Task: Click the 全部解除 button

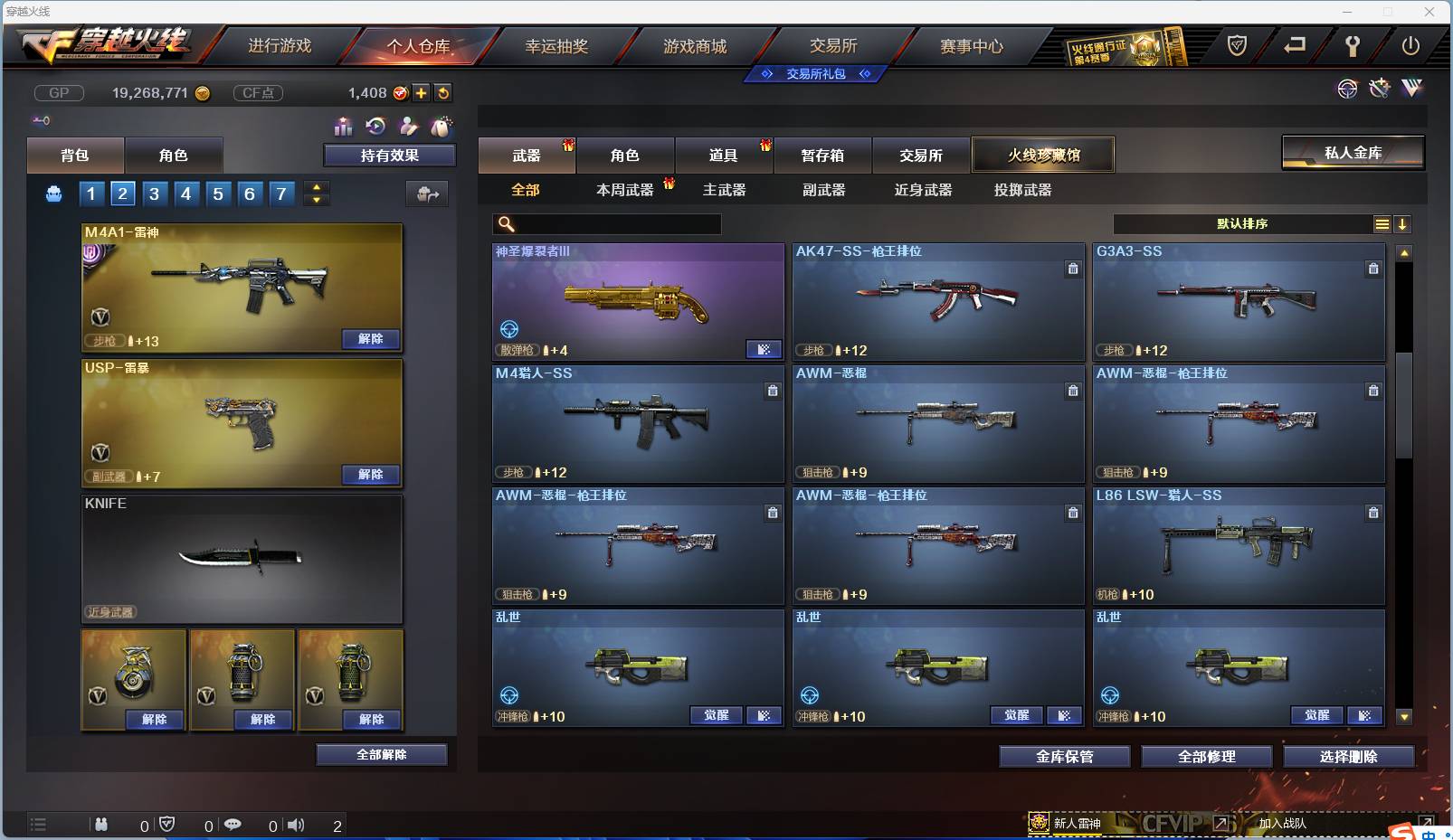Action: coord(380,753)
